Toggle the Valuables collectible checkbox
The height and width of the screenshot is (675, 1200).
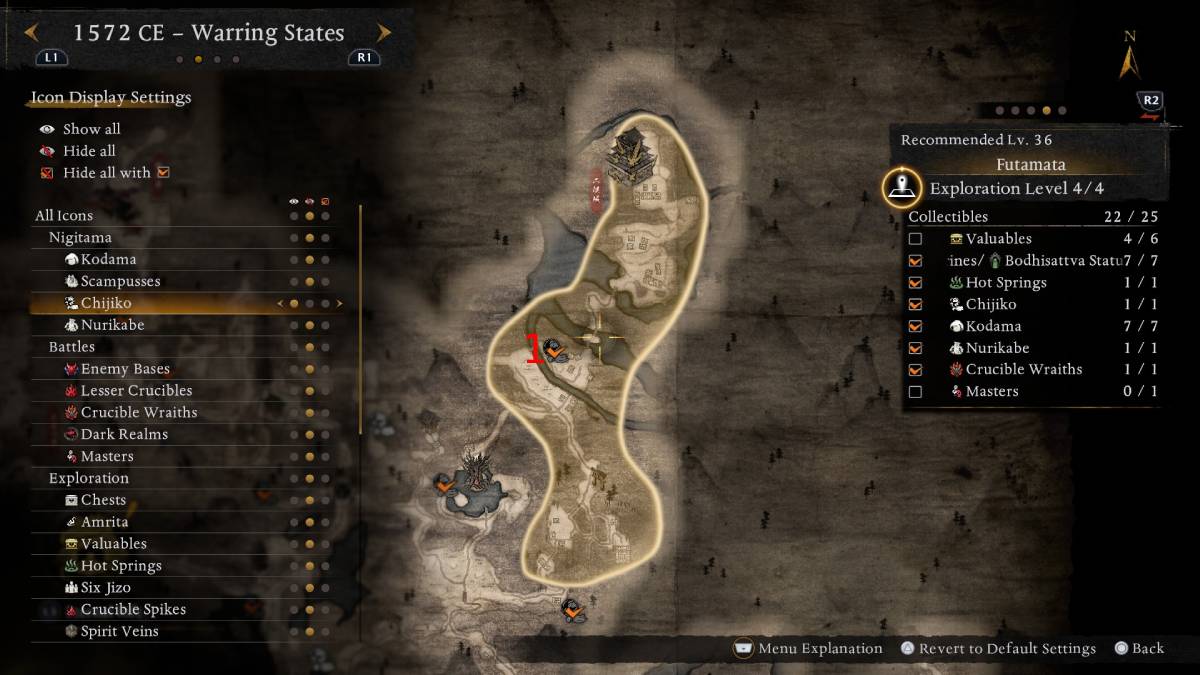915,239
